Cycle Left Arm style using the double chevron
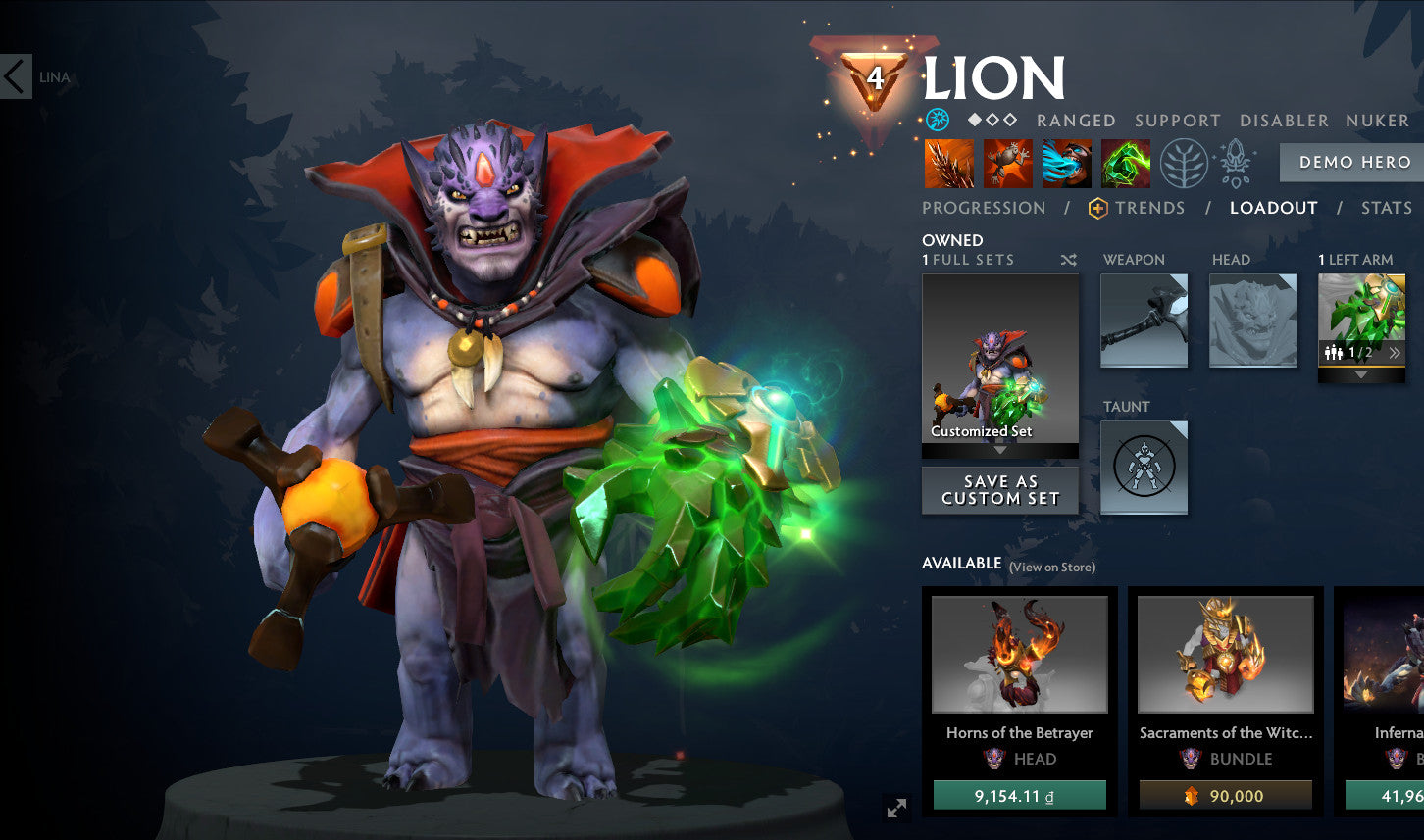This screenshot has width=1424, height=840. click(x=1395, y=351)
